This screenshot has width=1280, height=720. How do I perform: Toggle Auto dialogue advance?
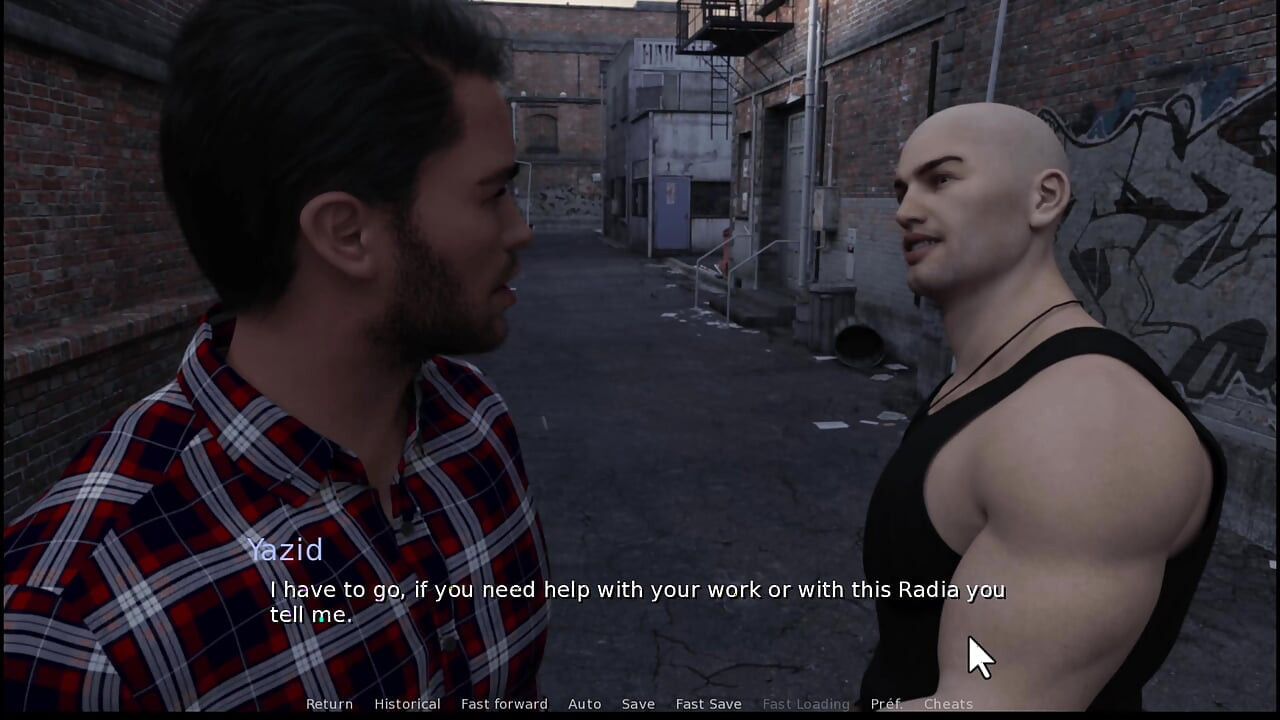(584, 704)
